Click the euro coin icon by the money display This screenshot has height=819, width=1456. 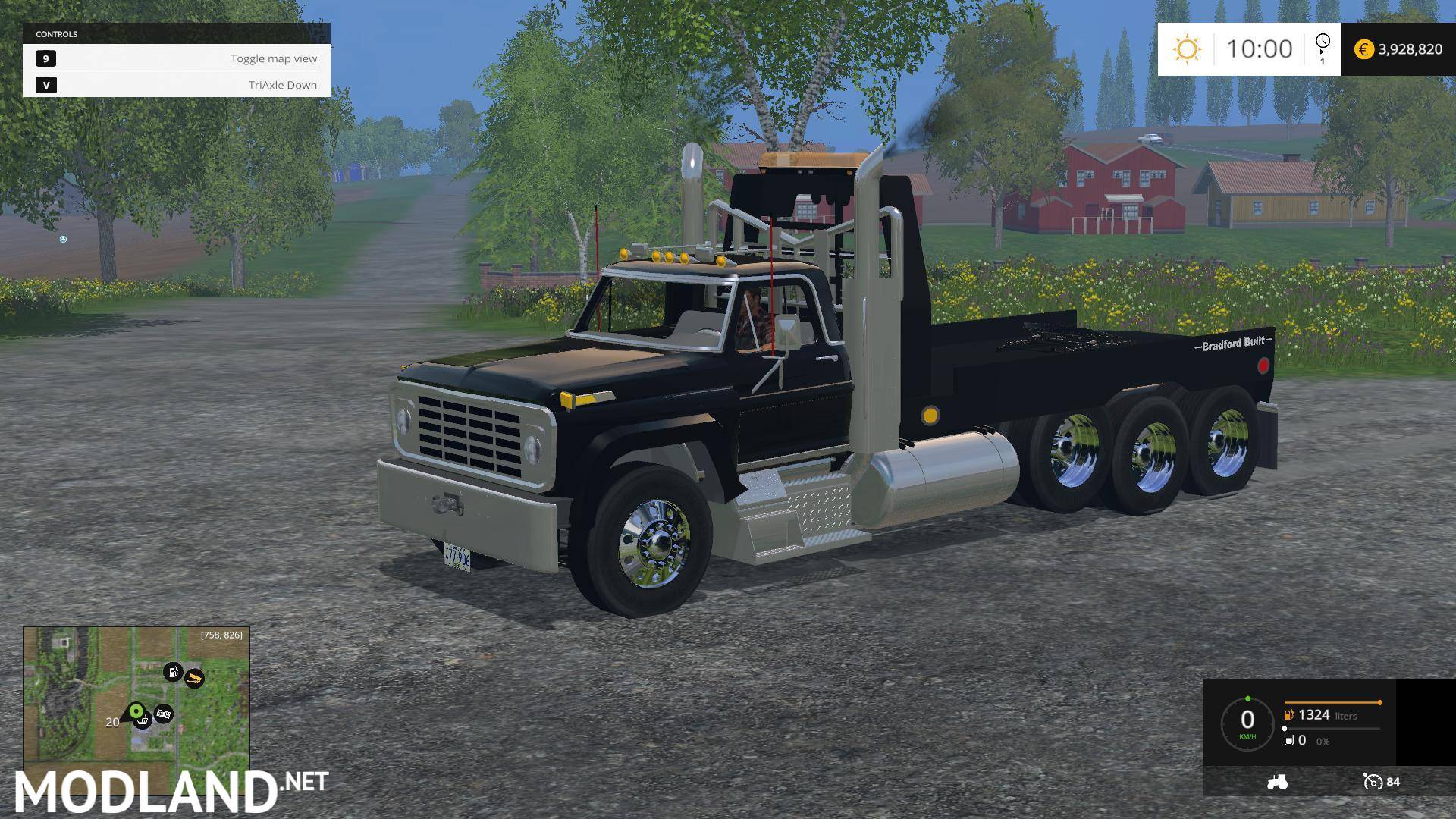(x=1365, y=49)
